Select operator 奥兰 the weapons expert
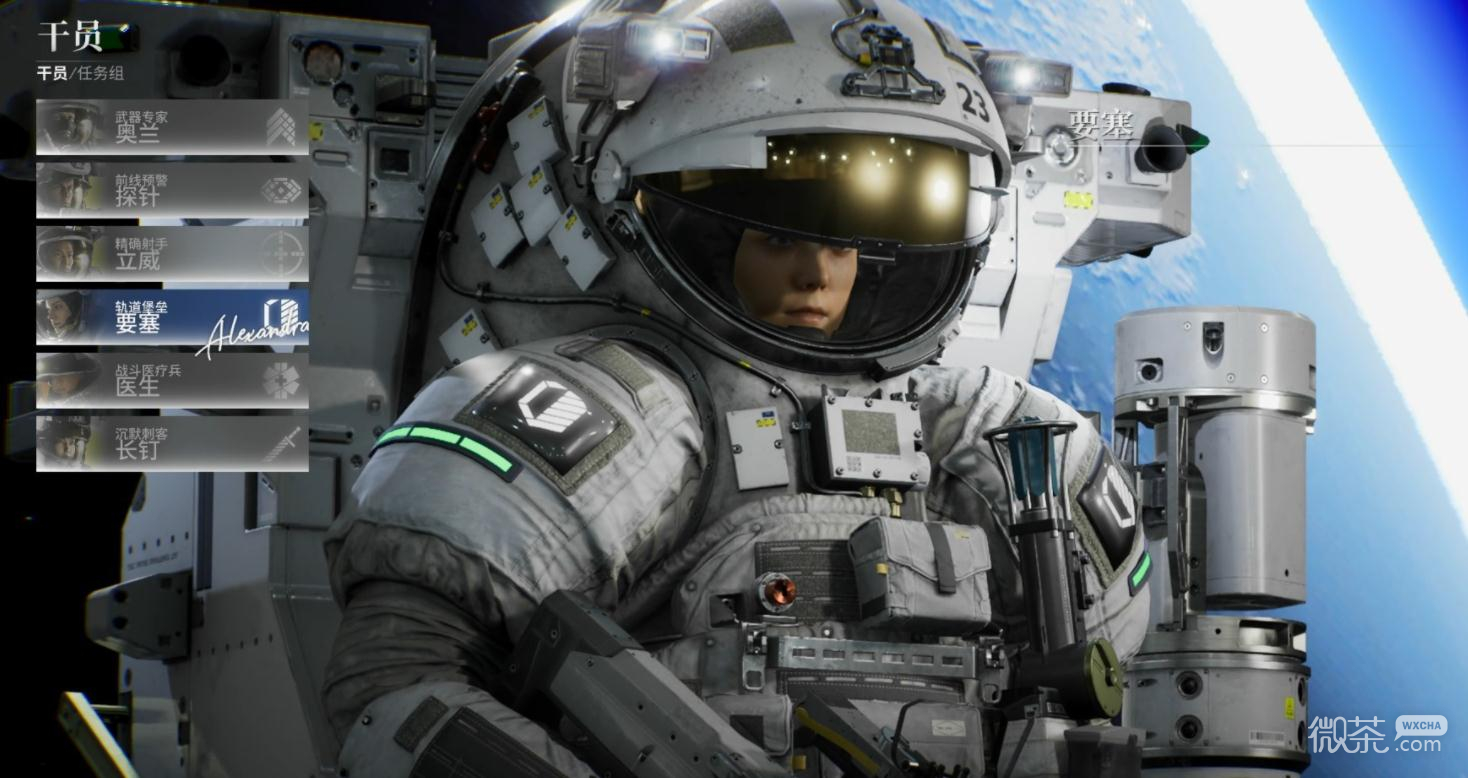The image size is (1468, 778). [172, 127]
